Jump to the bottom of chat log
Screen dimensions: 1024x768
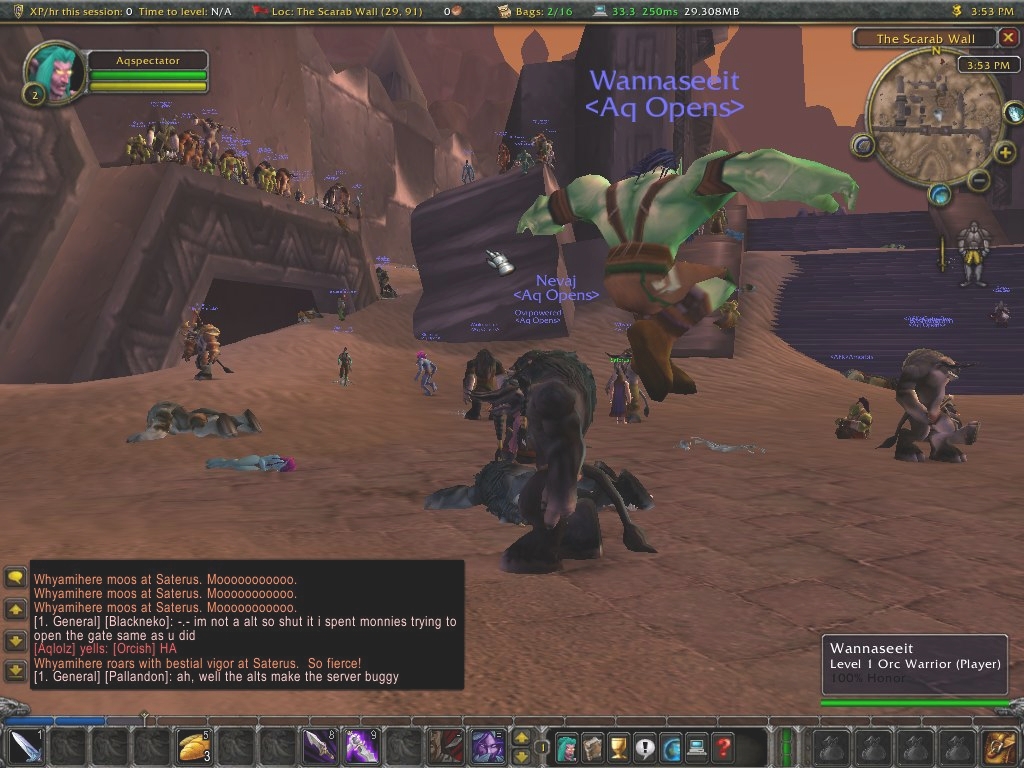click(15, 669)
